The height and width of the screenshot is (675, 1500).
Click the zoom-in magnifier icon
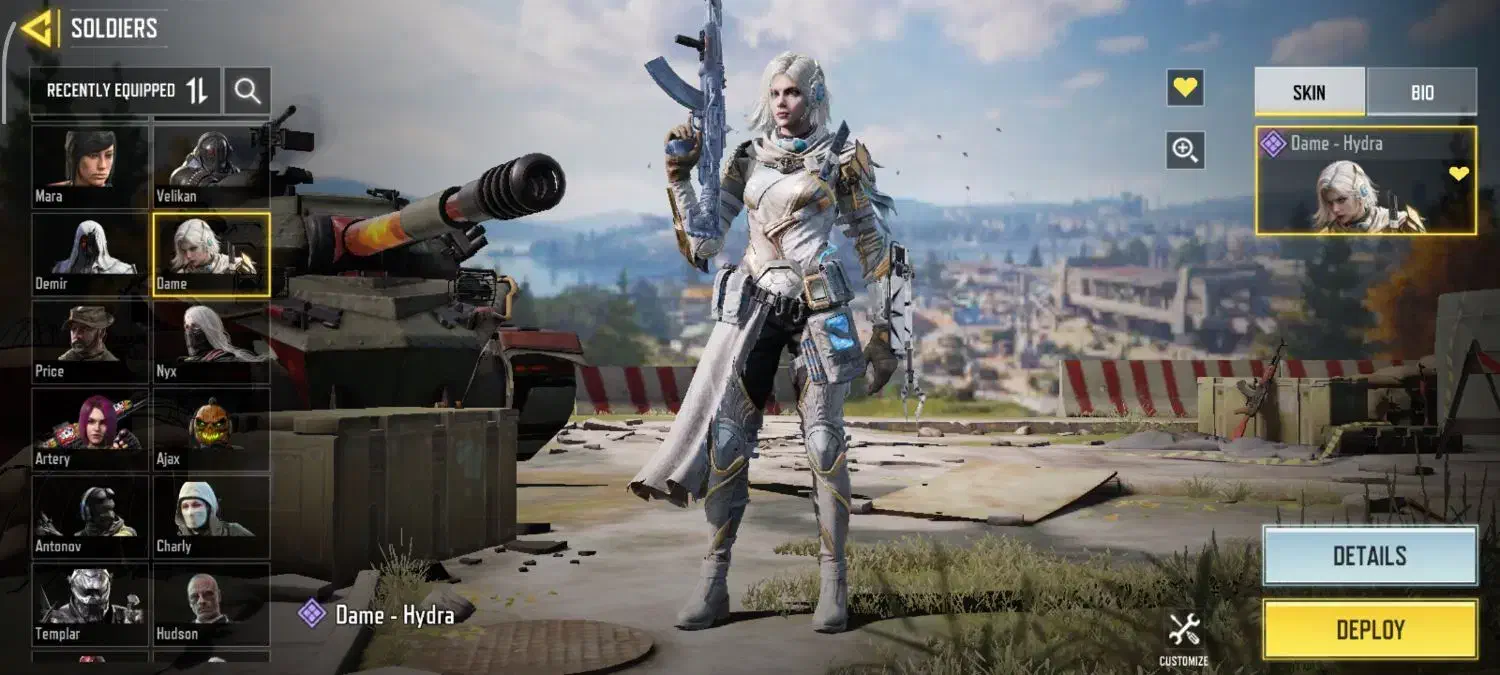pos(1185,150)
